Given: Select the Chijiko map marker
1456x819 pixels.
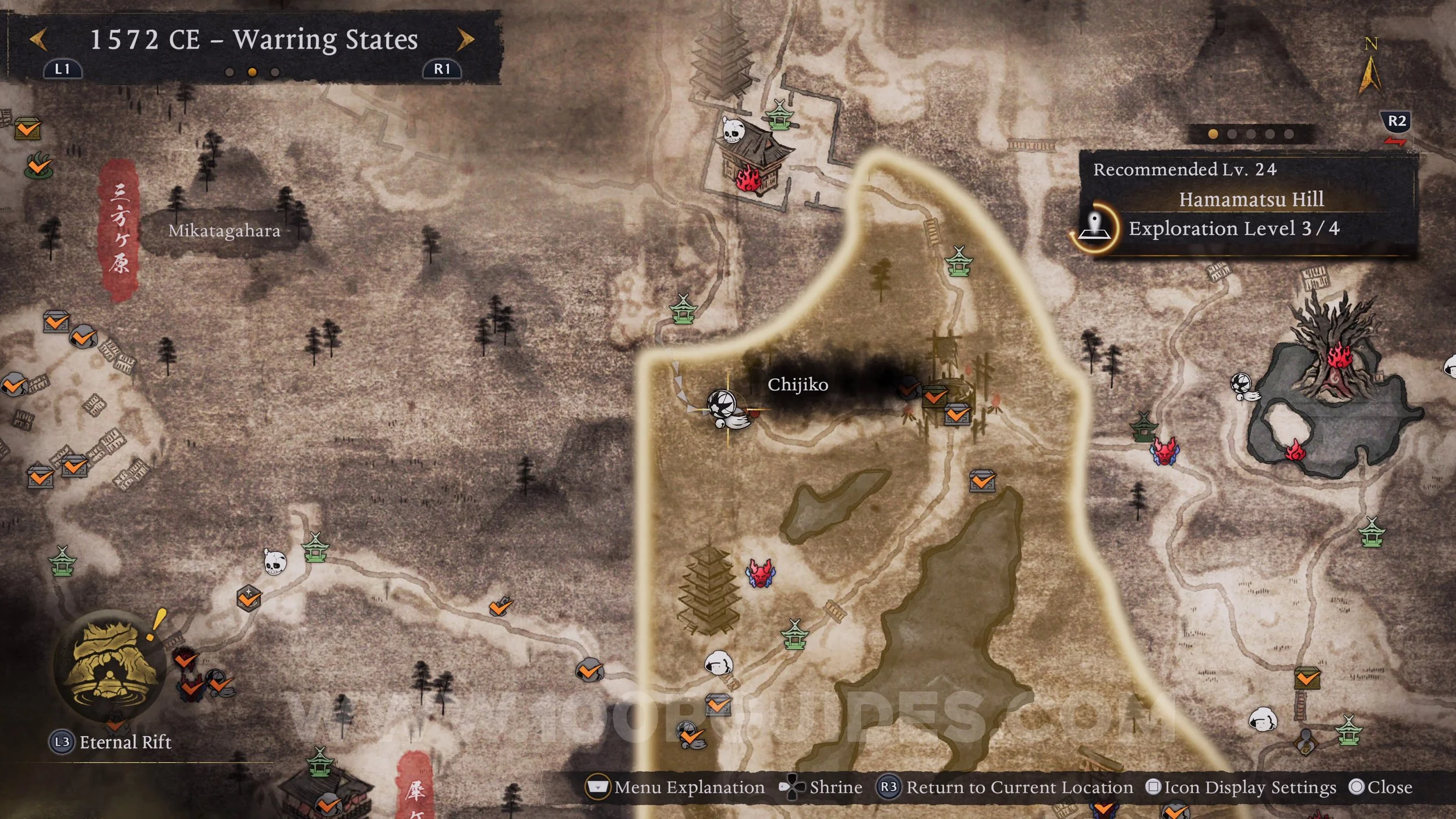Looking at the screenshot, I should click(726, 408).
